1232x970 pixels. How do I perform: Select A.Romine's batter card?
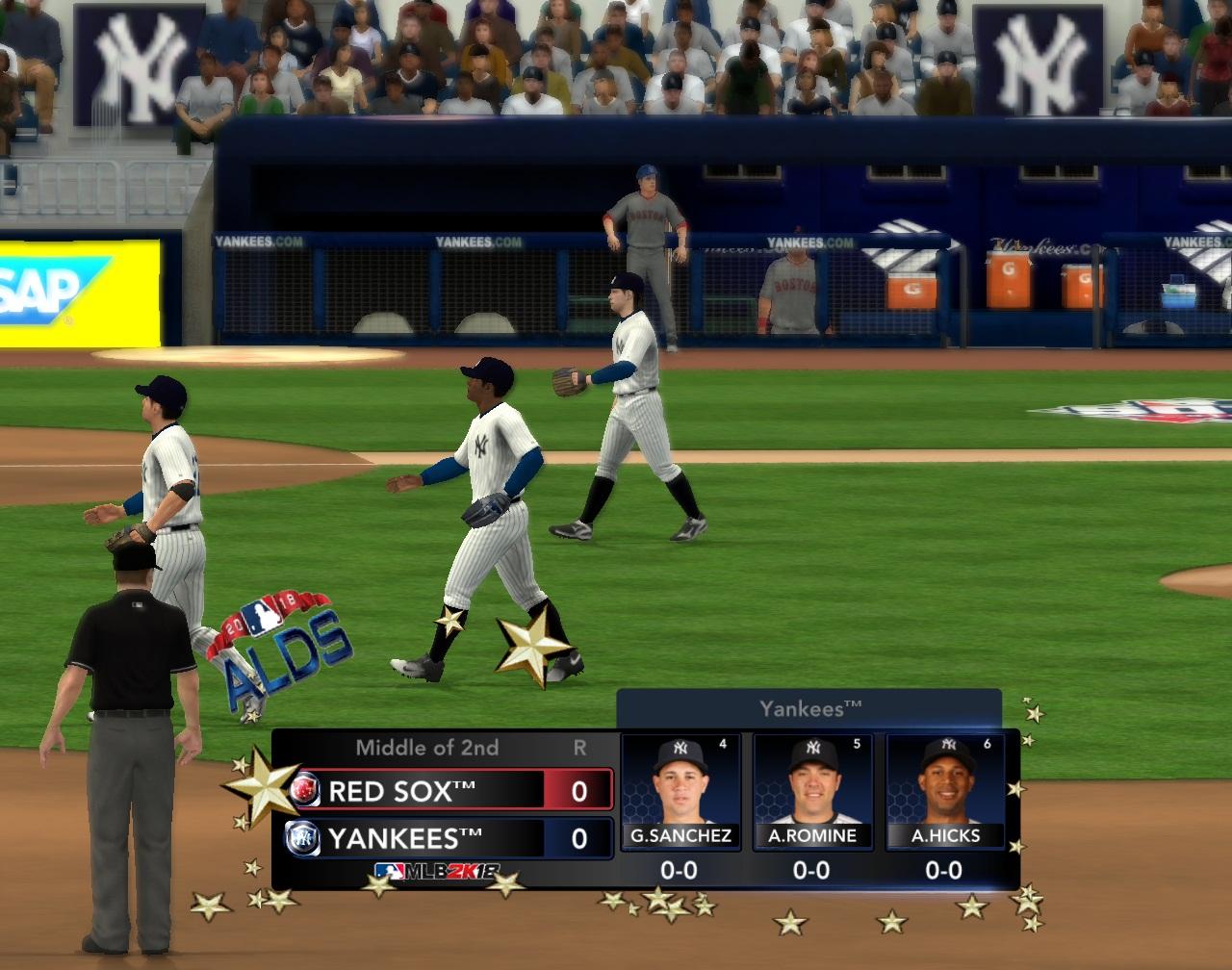(812, 792)
